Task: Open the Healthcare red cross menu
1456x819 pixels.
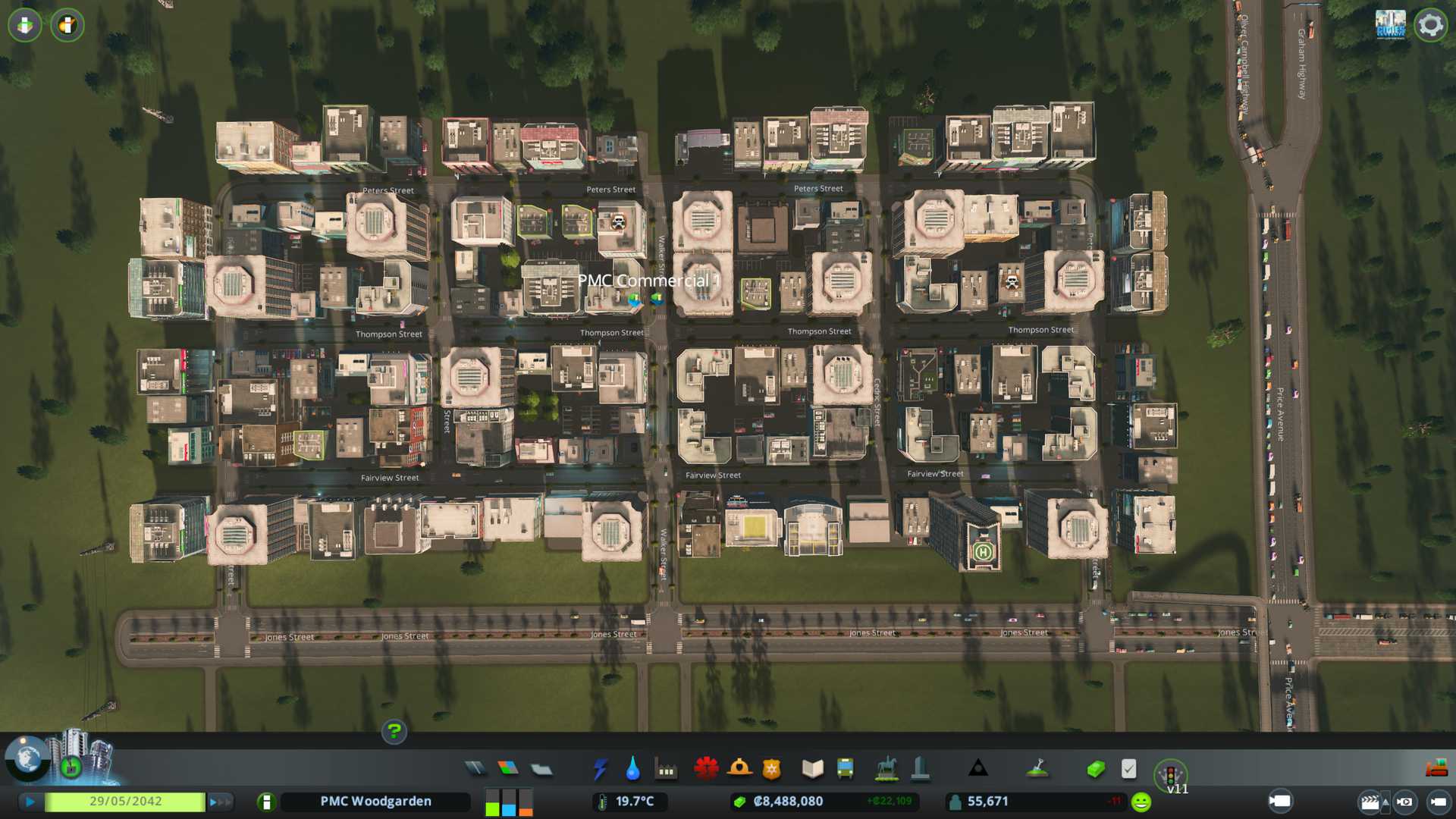Action: (x=706, y=769)
